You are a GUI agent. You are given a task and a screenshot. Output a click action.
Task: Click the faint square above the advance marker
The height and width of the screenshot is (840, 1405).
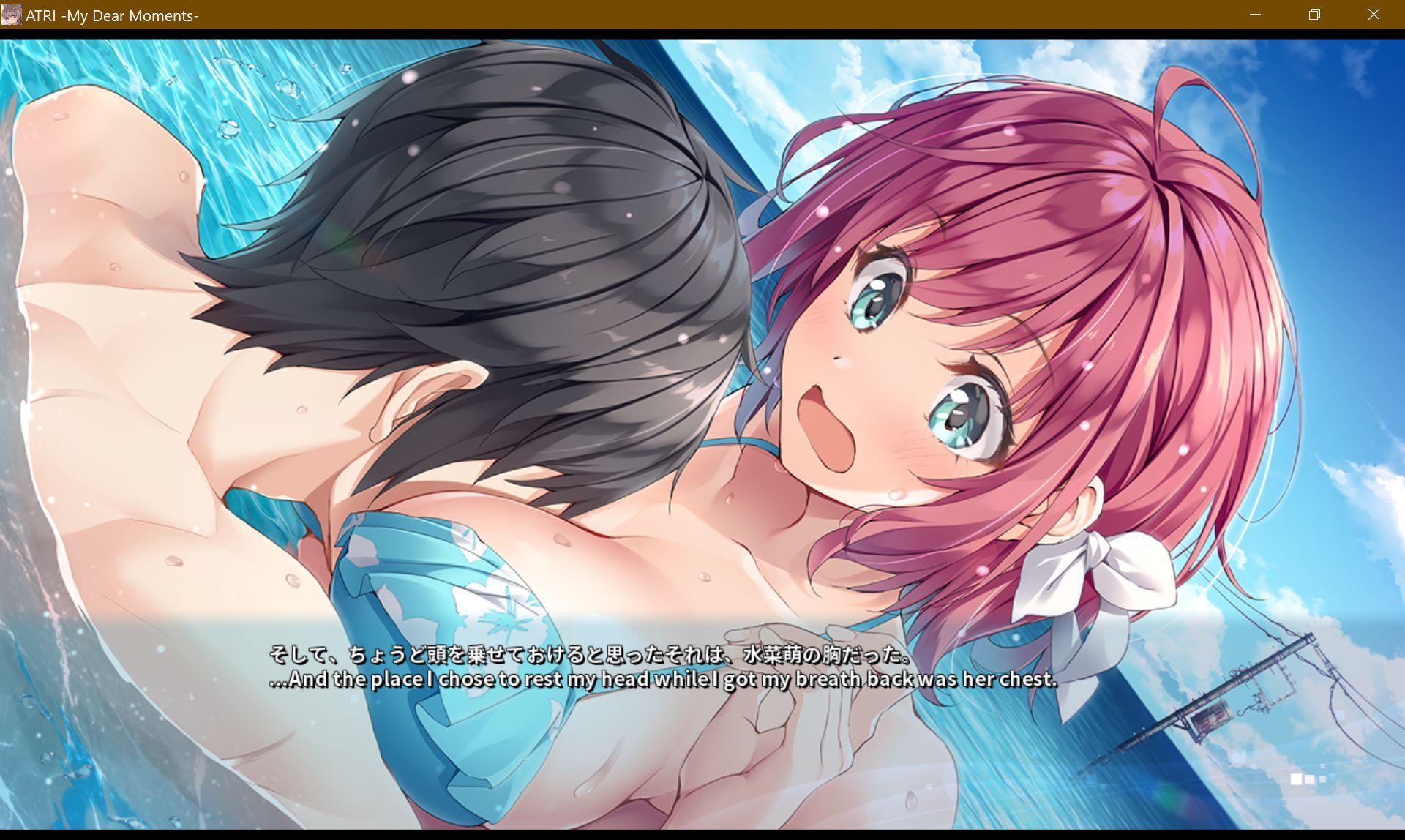click(1322, 766)
